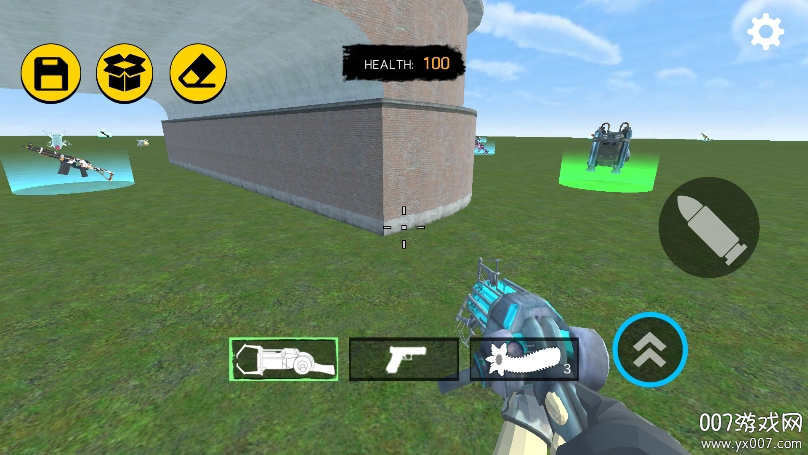Activate the eraser tool
The height and width of the screenshot is (455, 808).
tap(198, 73)
